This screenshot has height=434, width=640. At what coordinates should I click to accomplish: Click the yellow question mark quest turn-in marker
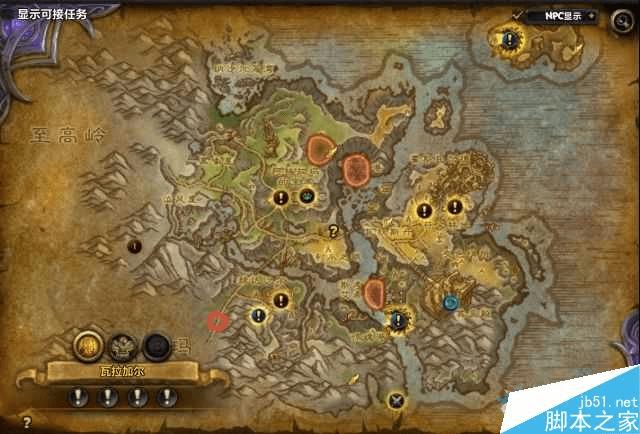click(333, 230)
